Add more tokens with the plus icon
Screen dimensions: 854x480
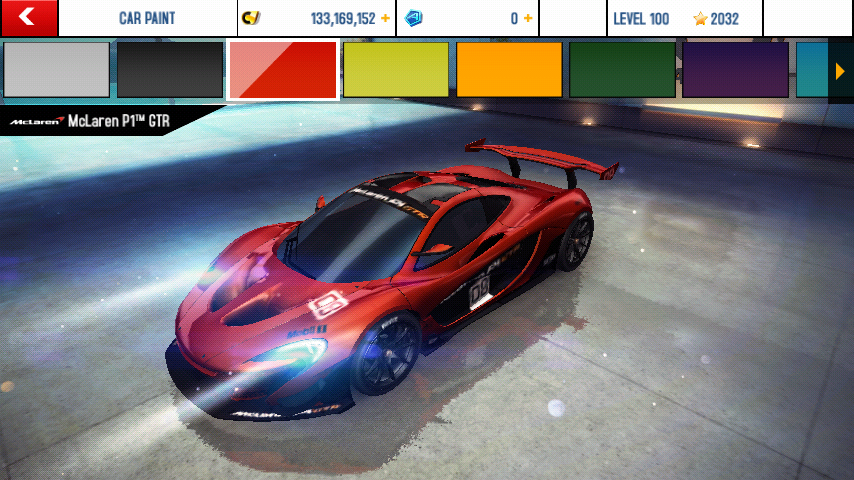(528, 18)
